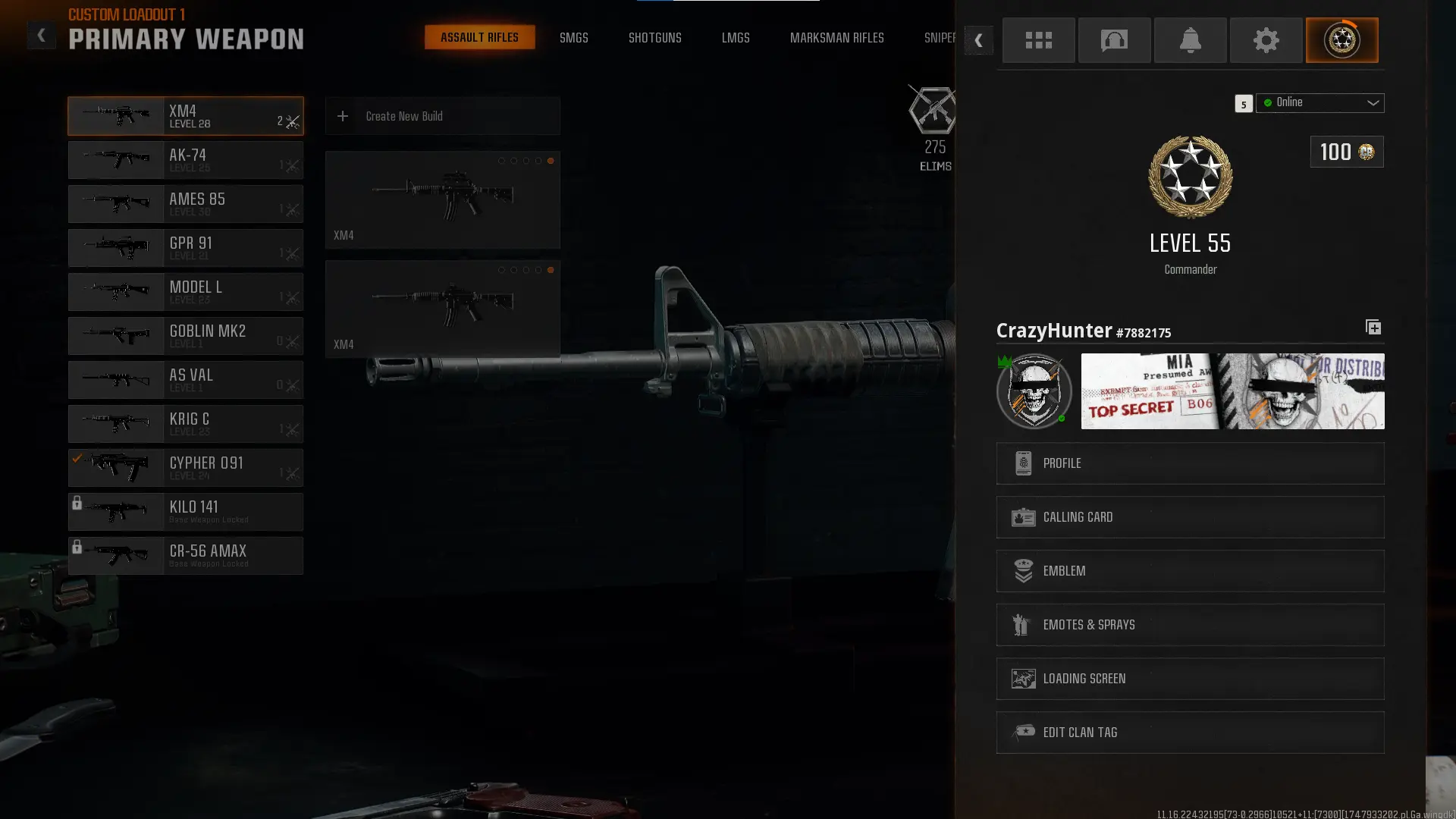
Task: Open the notifications bell
Action: click(x=1190, y=40)
